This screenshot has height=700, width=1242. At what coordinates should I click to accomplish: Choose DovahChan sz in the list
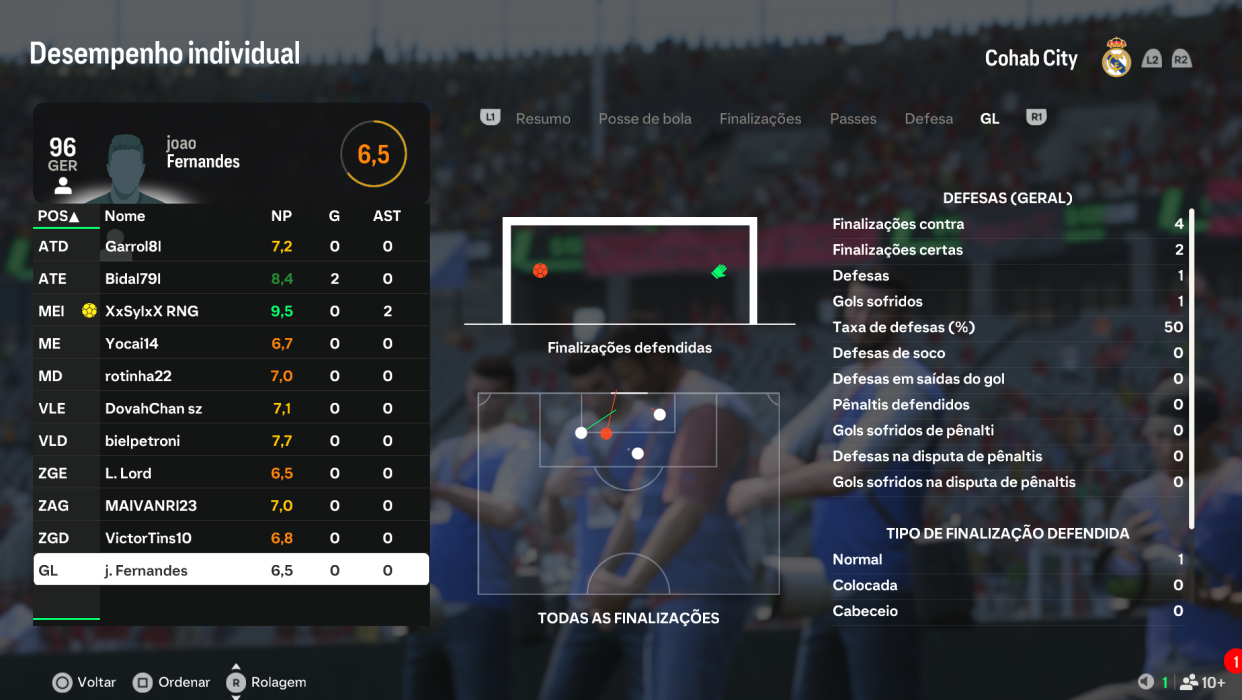(231, 409)
